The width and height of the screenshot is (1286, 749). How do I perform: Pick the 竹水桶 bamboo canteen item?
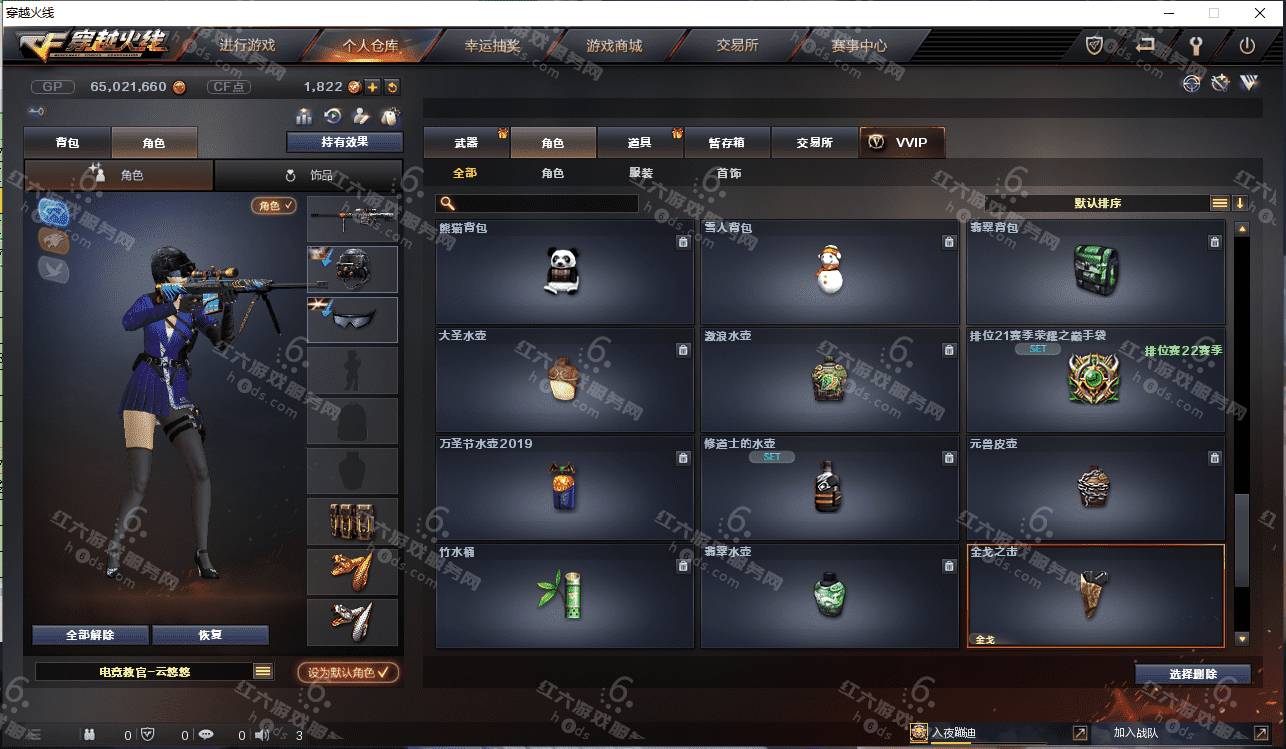(x=565, y=596)
